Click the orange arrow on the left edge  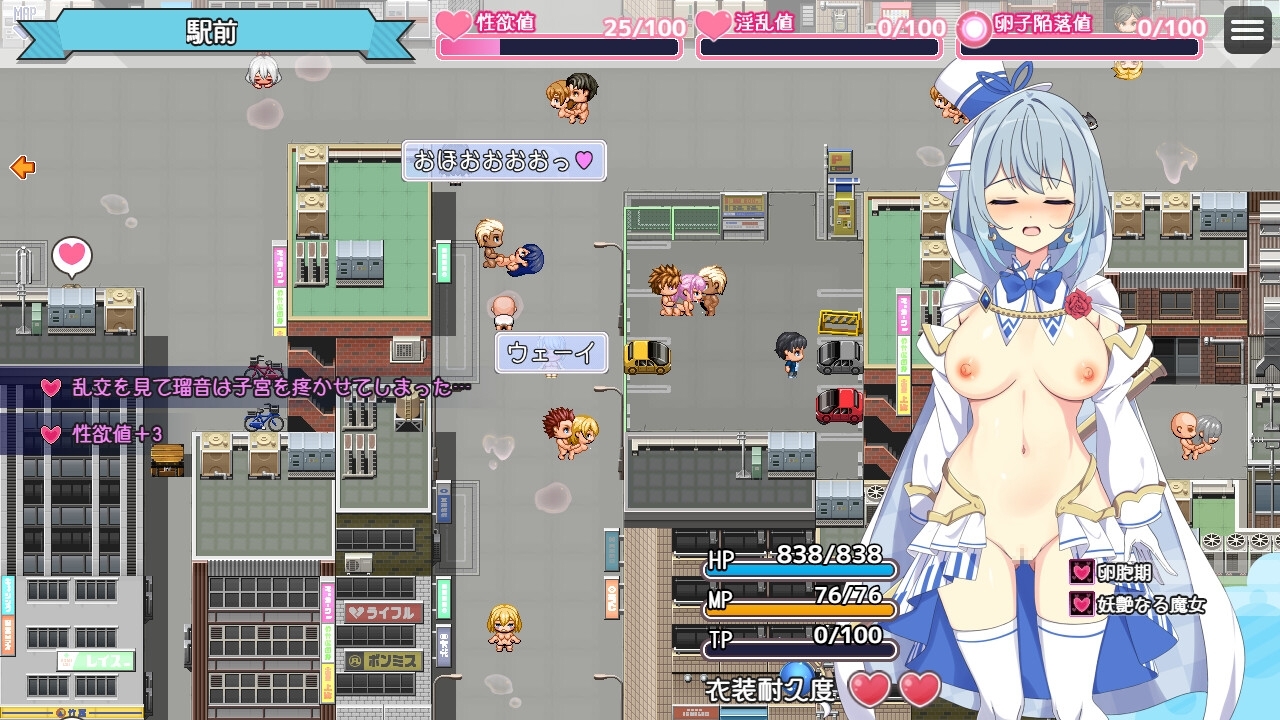[x=20, y=169]
